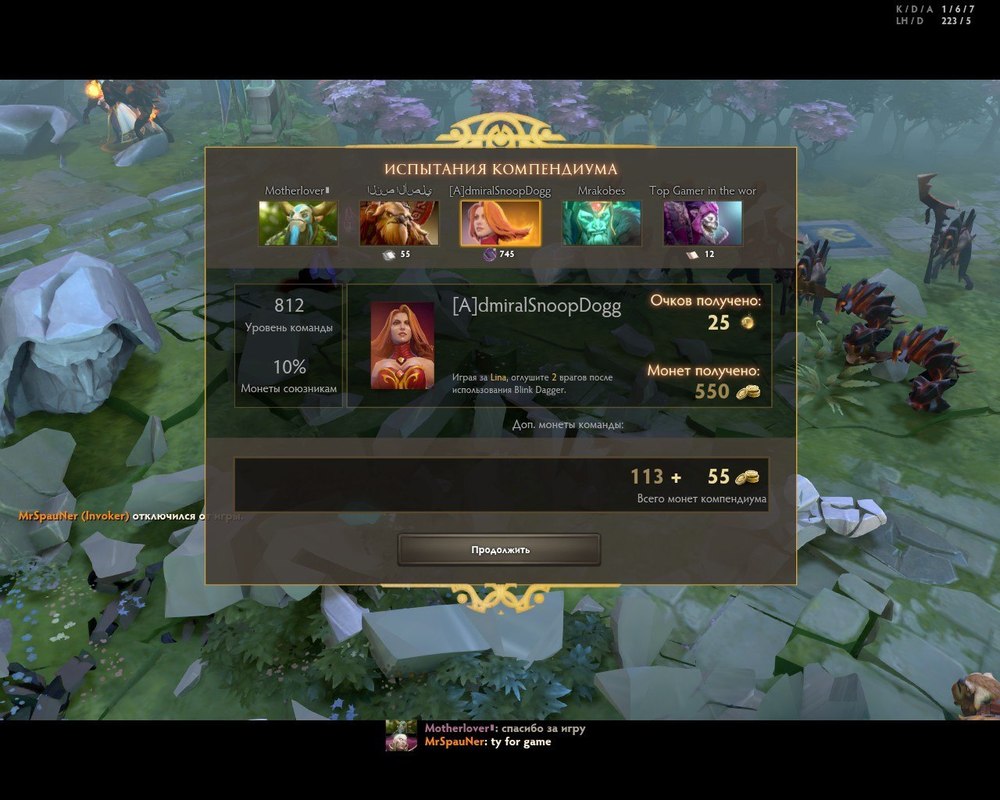This screenshot has height=800, width=1000.
Task: Pick Mrakobes' Wraith King portrait
Action: pyautogui.click(x=601, y=223)
